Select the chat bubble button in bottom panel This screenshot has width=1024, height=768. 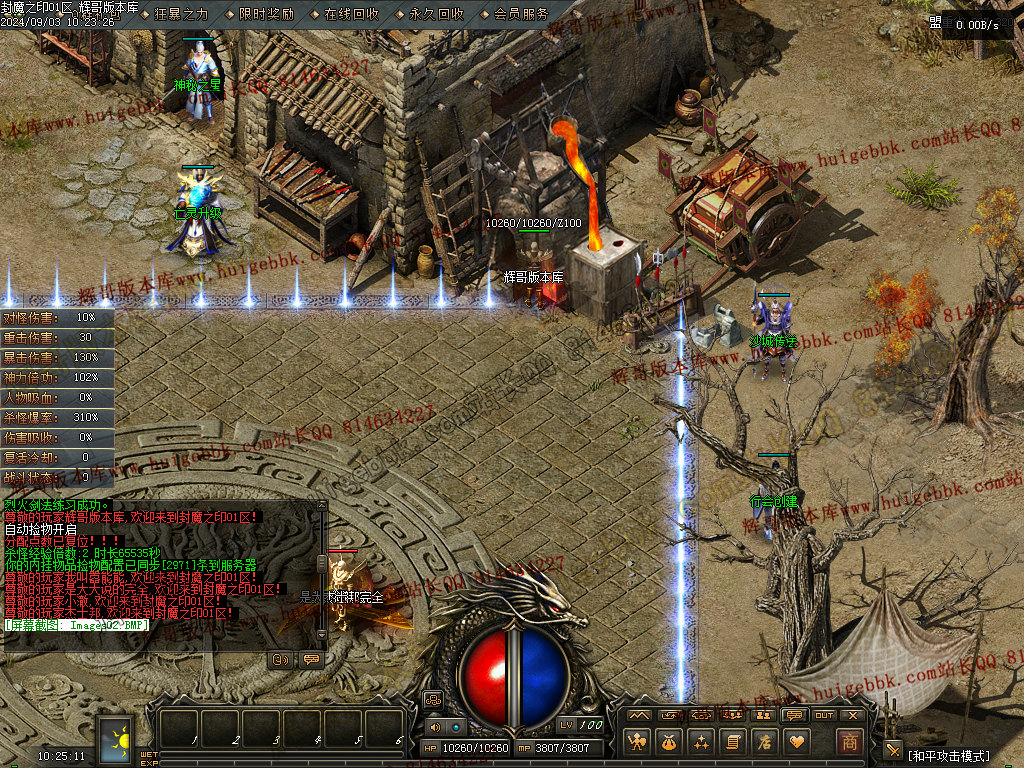pos(793,715)
